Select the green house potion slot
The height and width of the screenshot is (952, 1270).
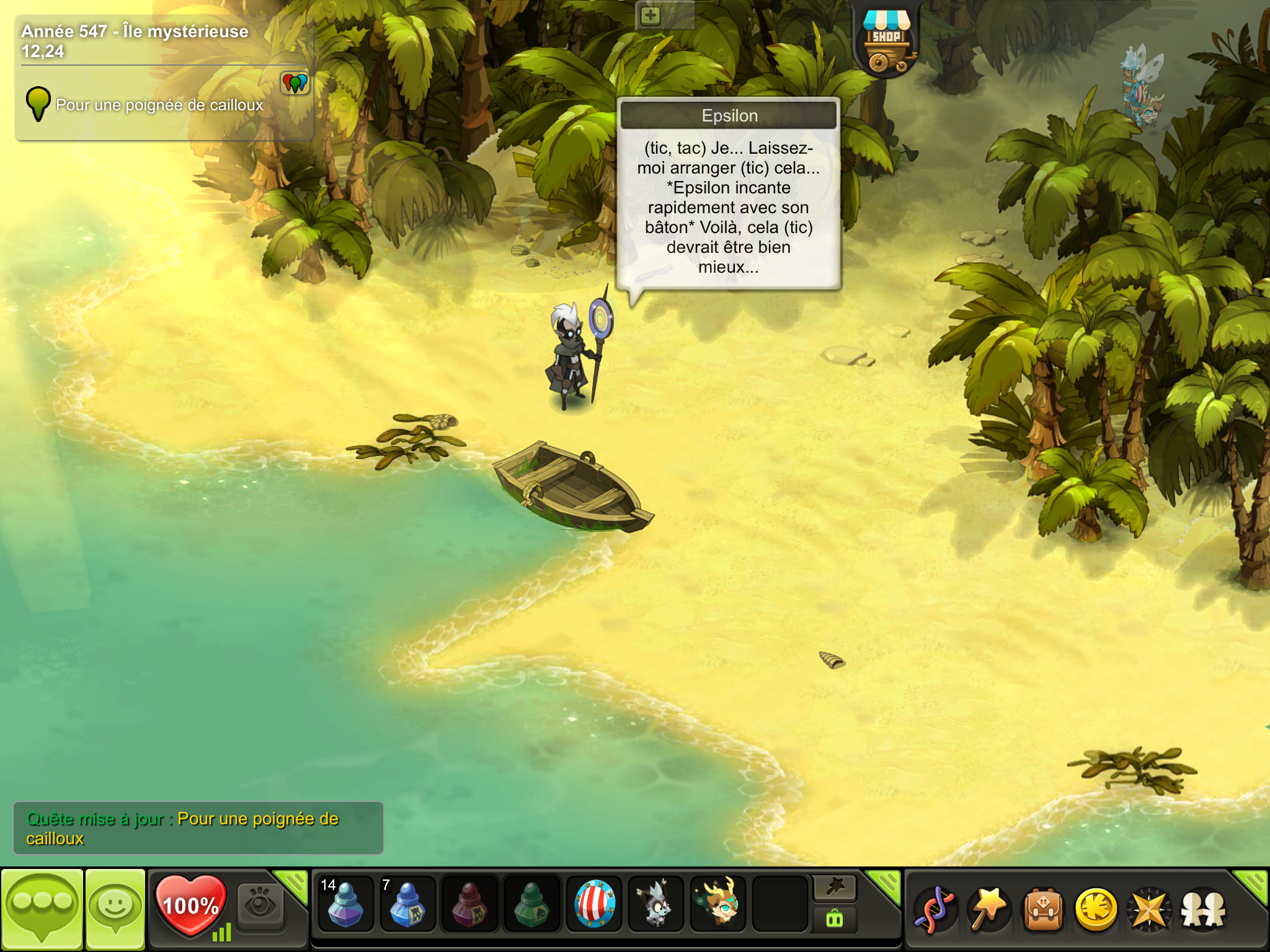[531, 904]
